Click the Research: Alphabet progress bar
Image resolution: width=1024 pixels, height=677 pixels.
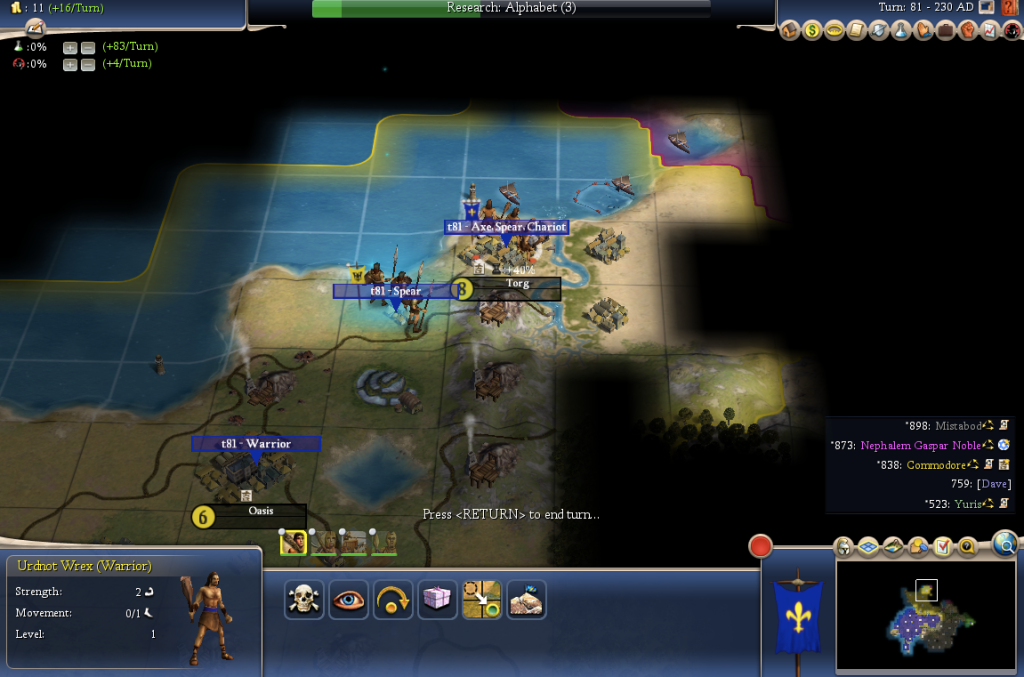pyautogui.click(x=511, y=8)
